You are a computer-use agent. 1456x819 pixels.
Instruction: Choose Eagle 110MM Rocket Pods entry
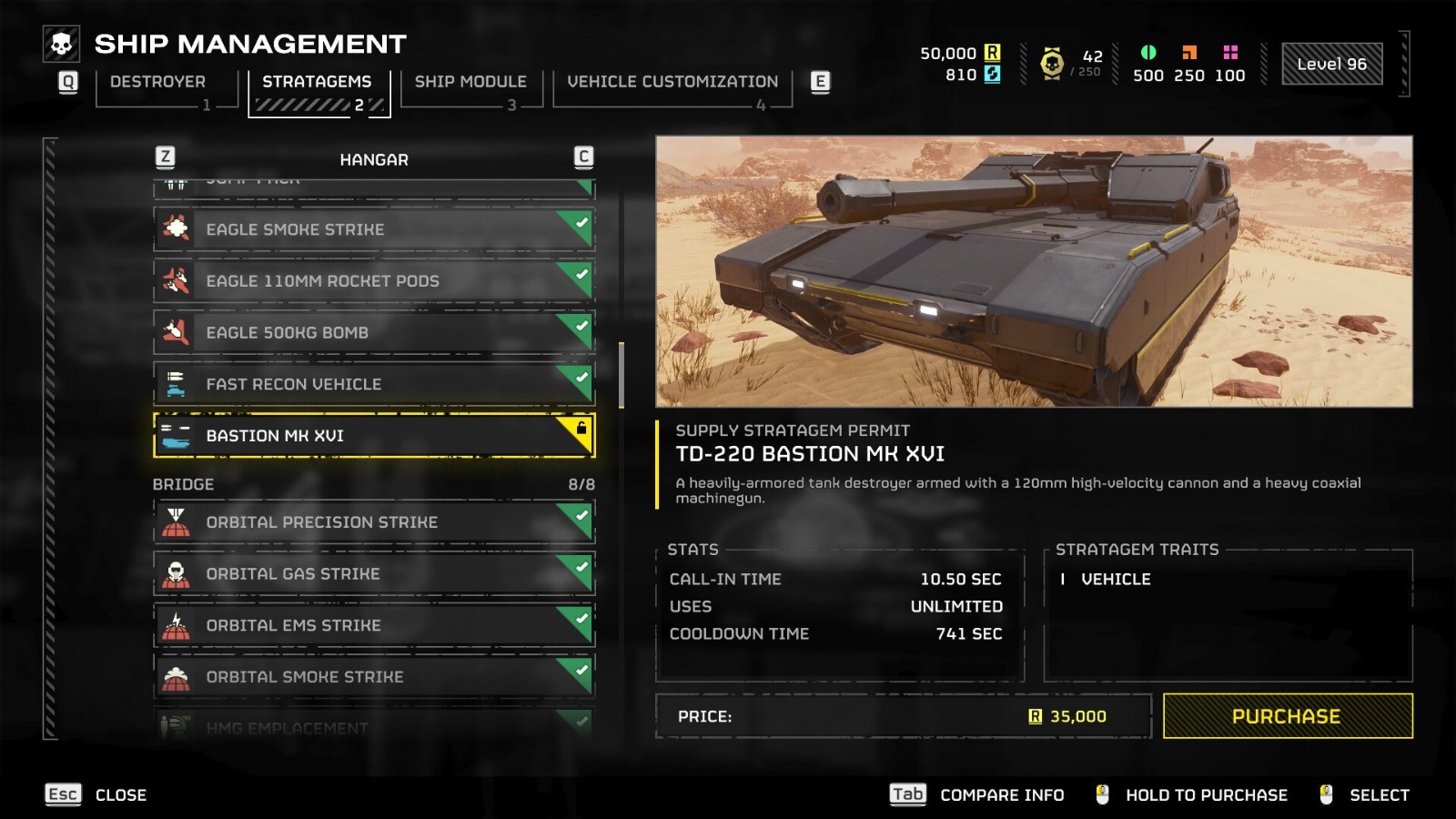tap(373, 281)
